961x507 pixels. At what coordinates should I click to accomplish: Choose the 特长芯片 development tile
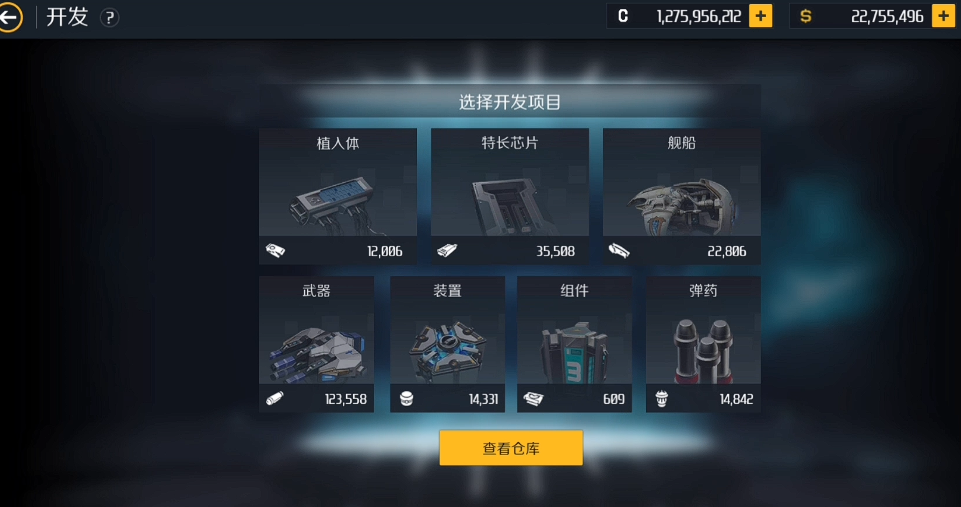[509, 196]
